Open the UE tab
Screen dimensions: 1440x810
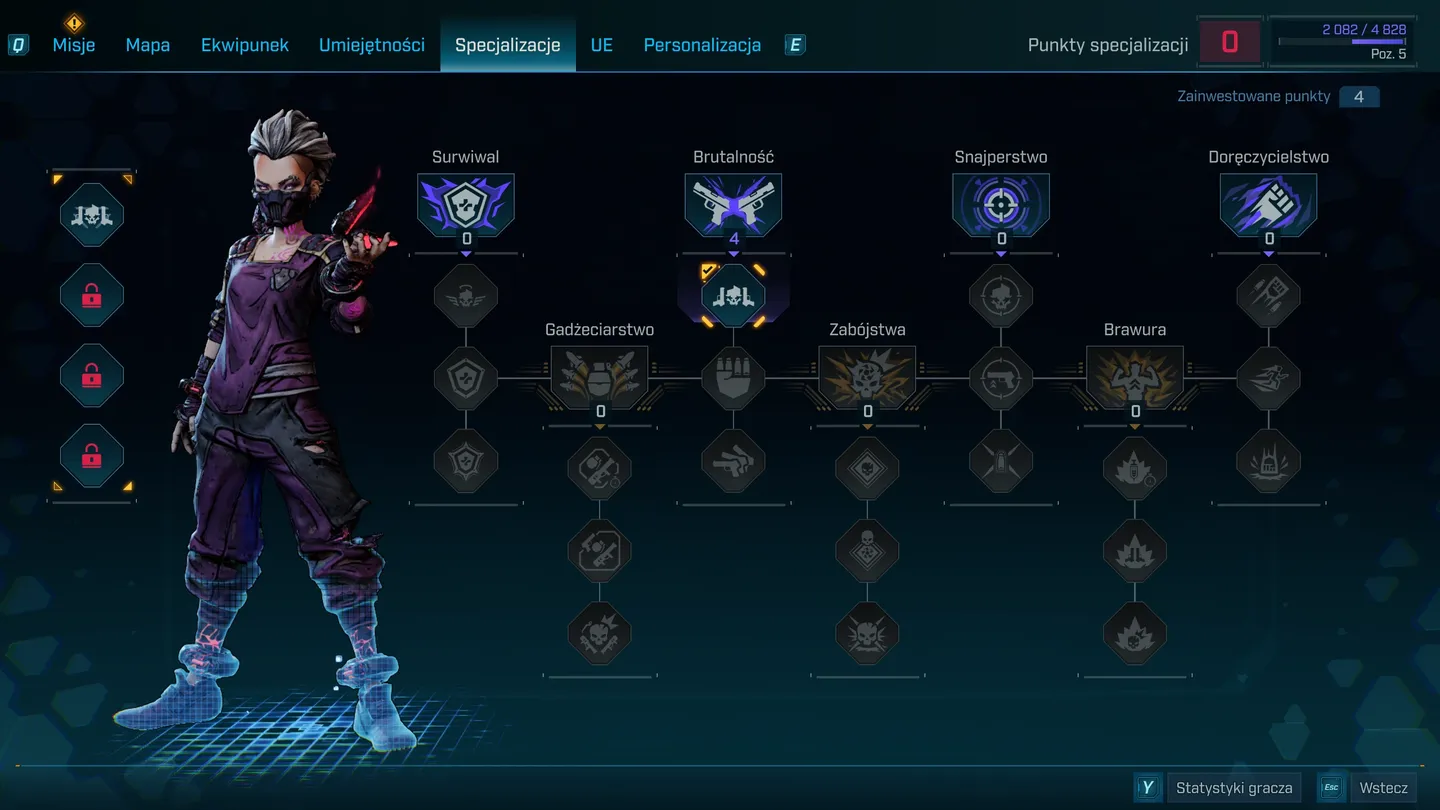[x=602, y=45]
